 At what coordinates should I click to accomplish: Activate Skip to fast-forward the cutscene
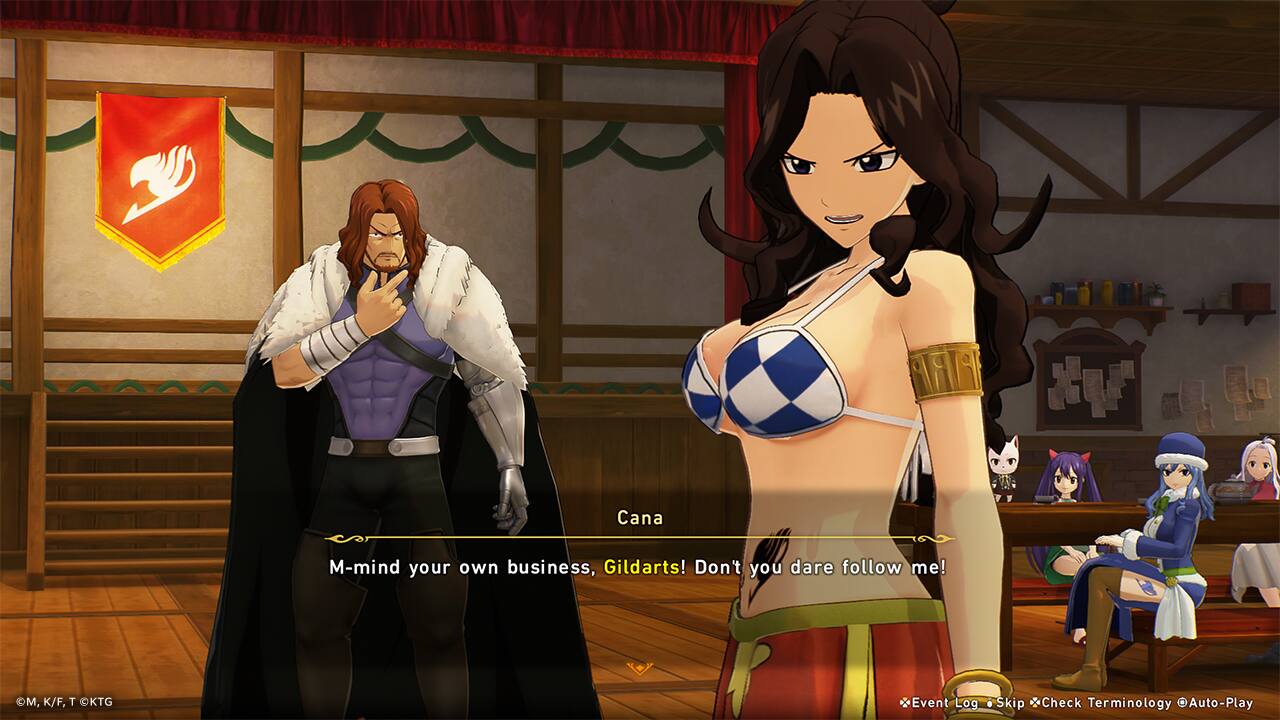pos(1010,703)
